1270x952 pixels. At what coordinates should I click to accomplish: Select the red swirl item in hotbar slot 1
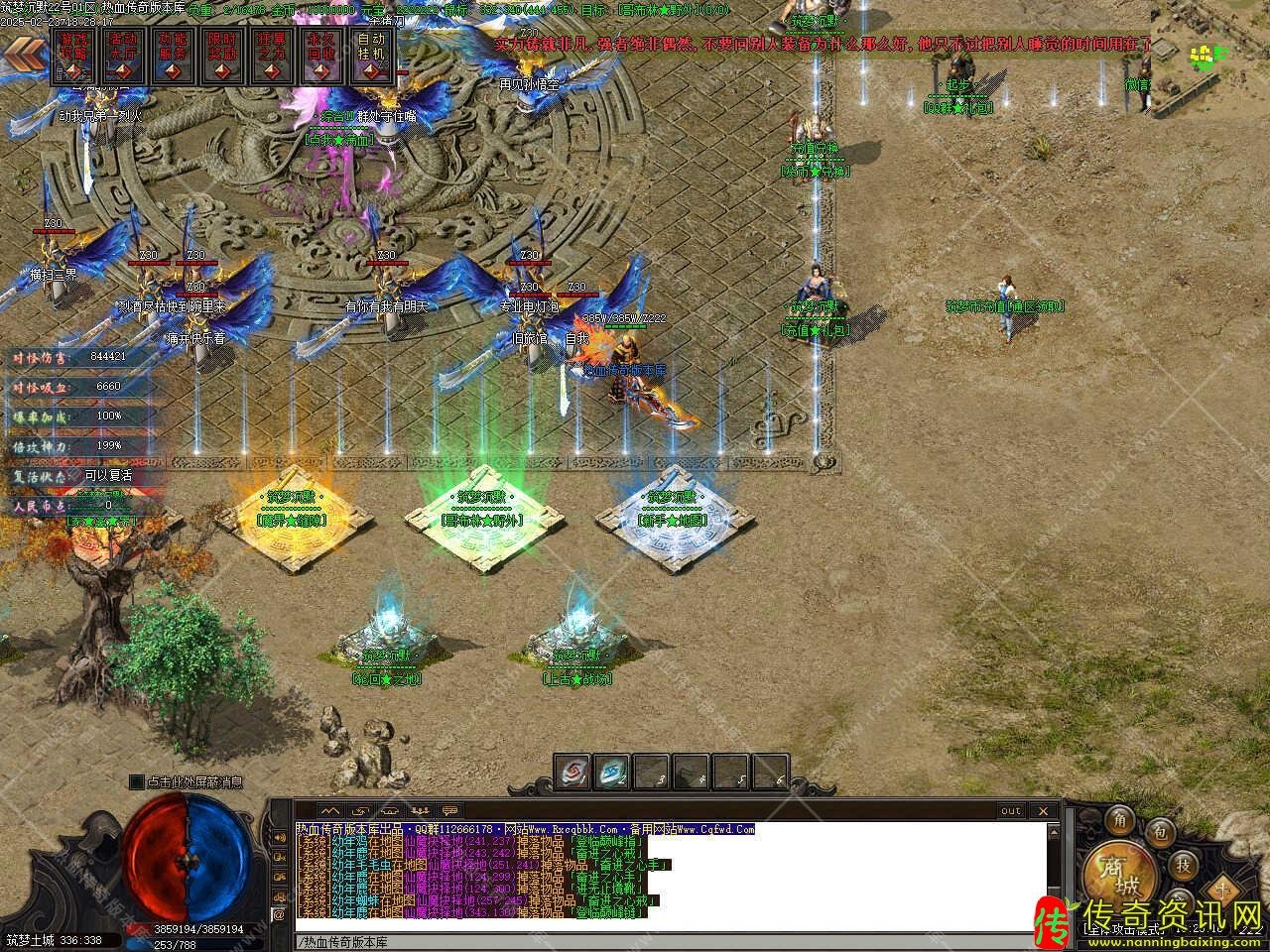coord(572,772)
